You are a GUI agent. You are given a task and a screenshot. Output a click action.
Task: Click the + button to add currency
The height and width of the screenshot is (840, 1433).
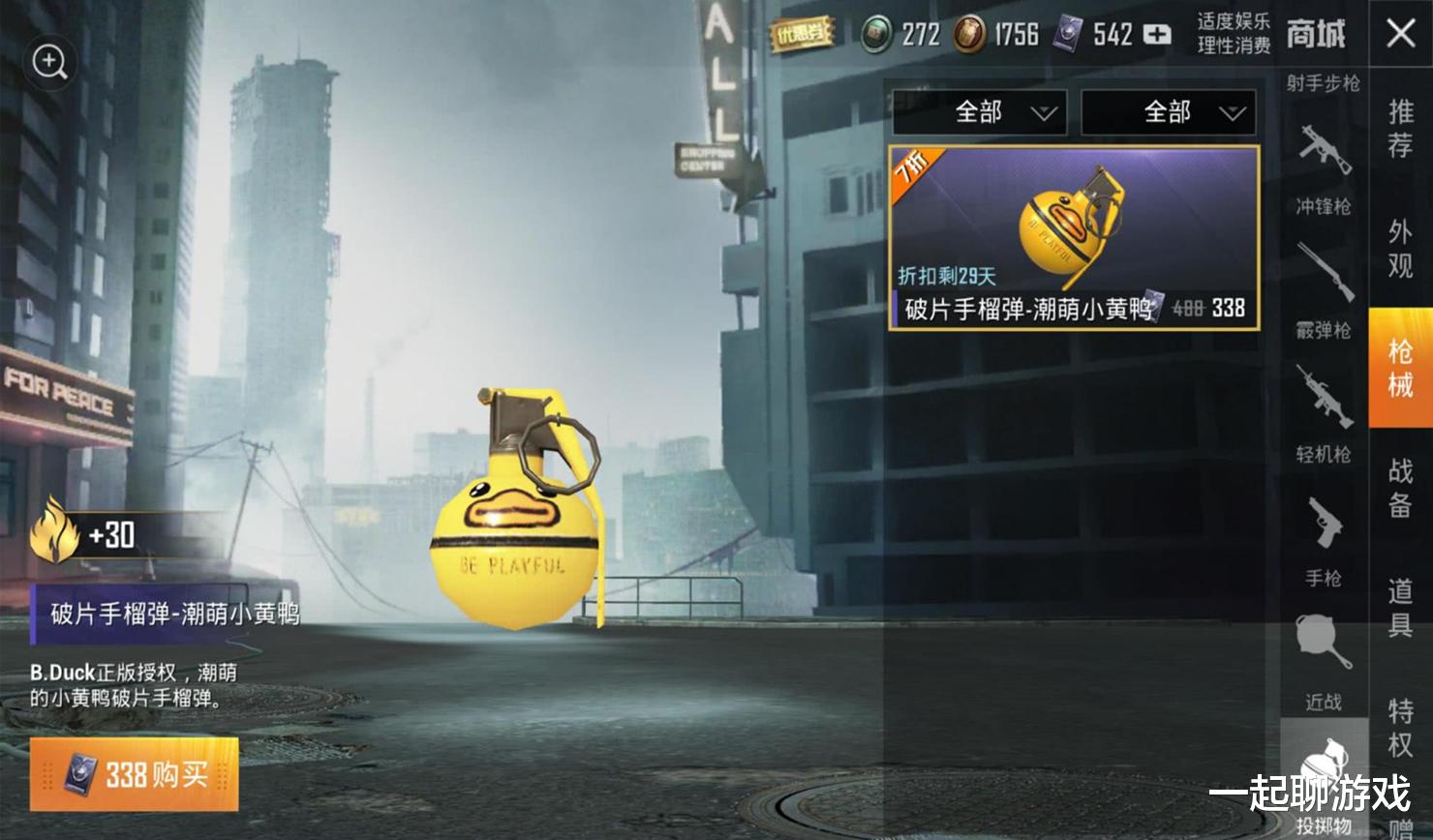pyautogui.click(x=1155, y=34)
